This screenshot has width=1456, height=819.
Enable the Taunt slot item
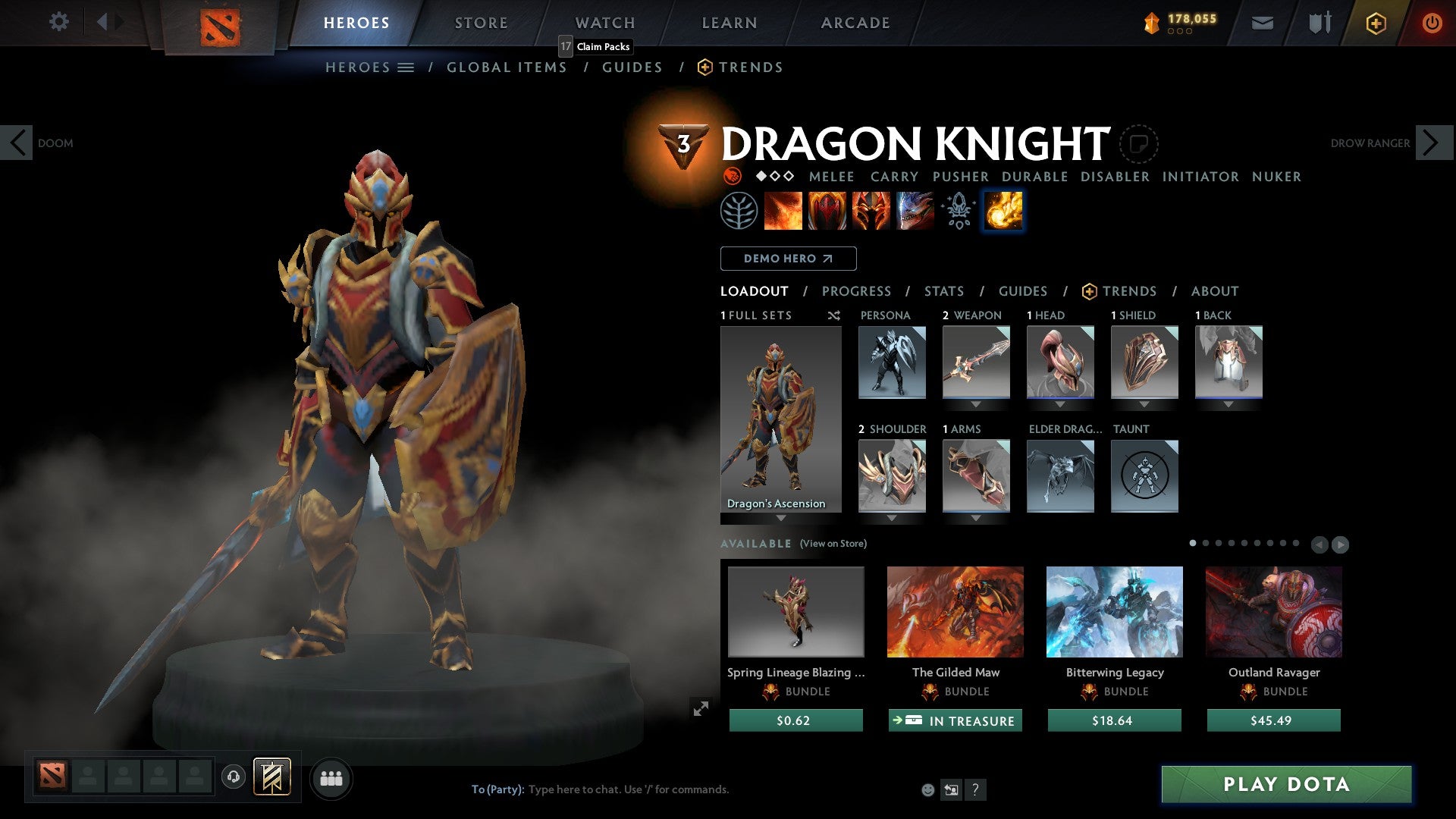[1145, 475]
